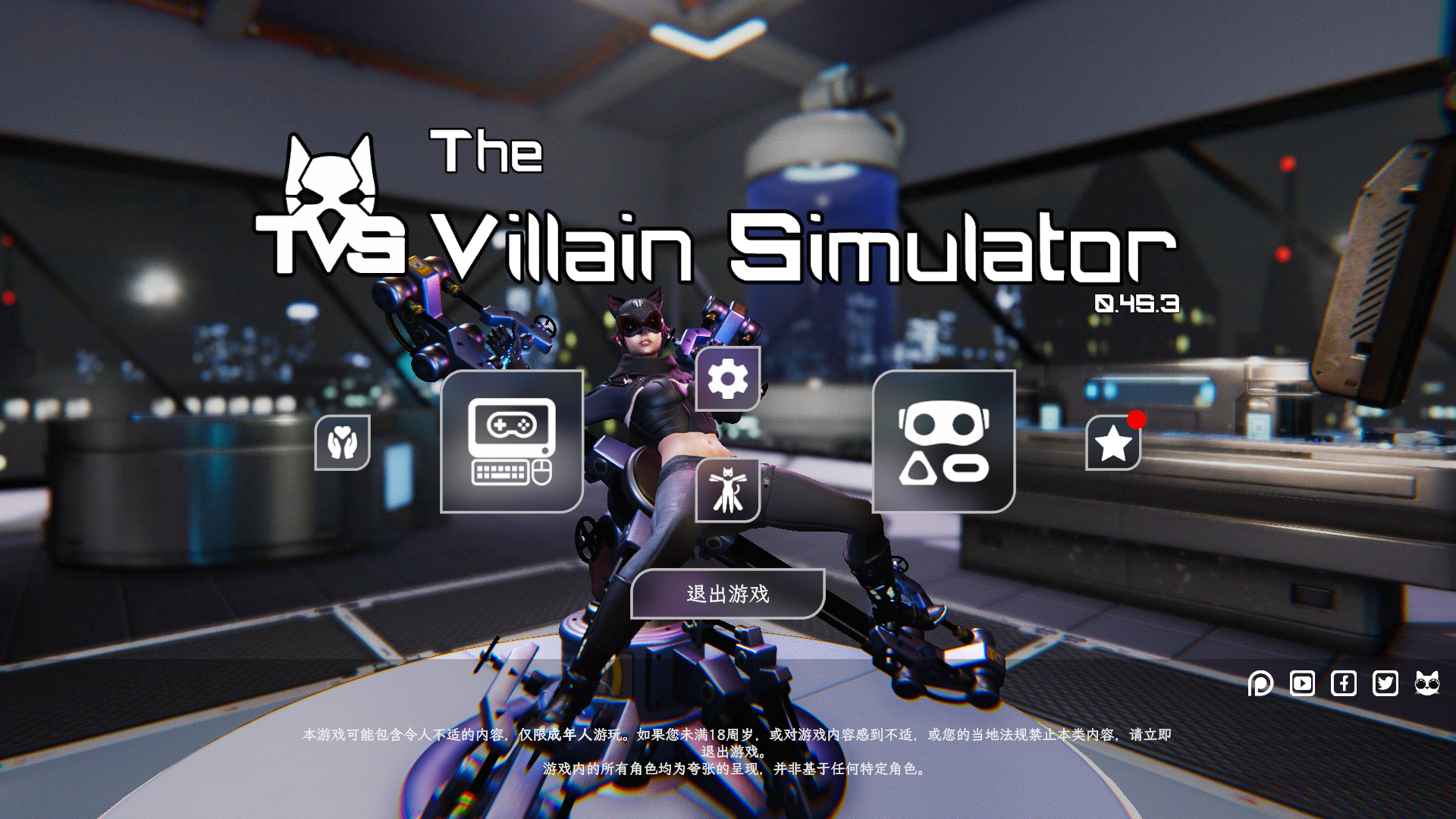1456x819 pixels.
Task: Visit the developer's Patreon page
Action: pyautogui.click(x=1260, y=683)
